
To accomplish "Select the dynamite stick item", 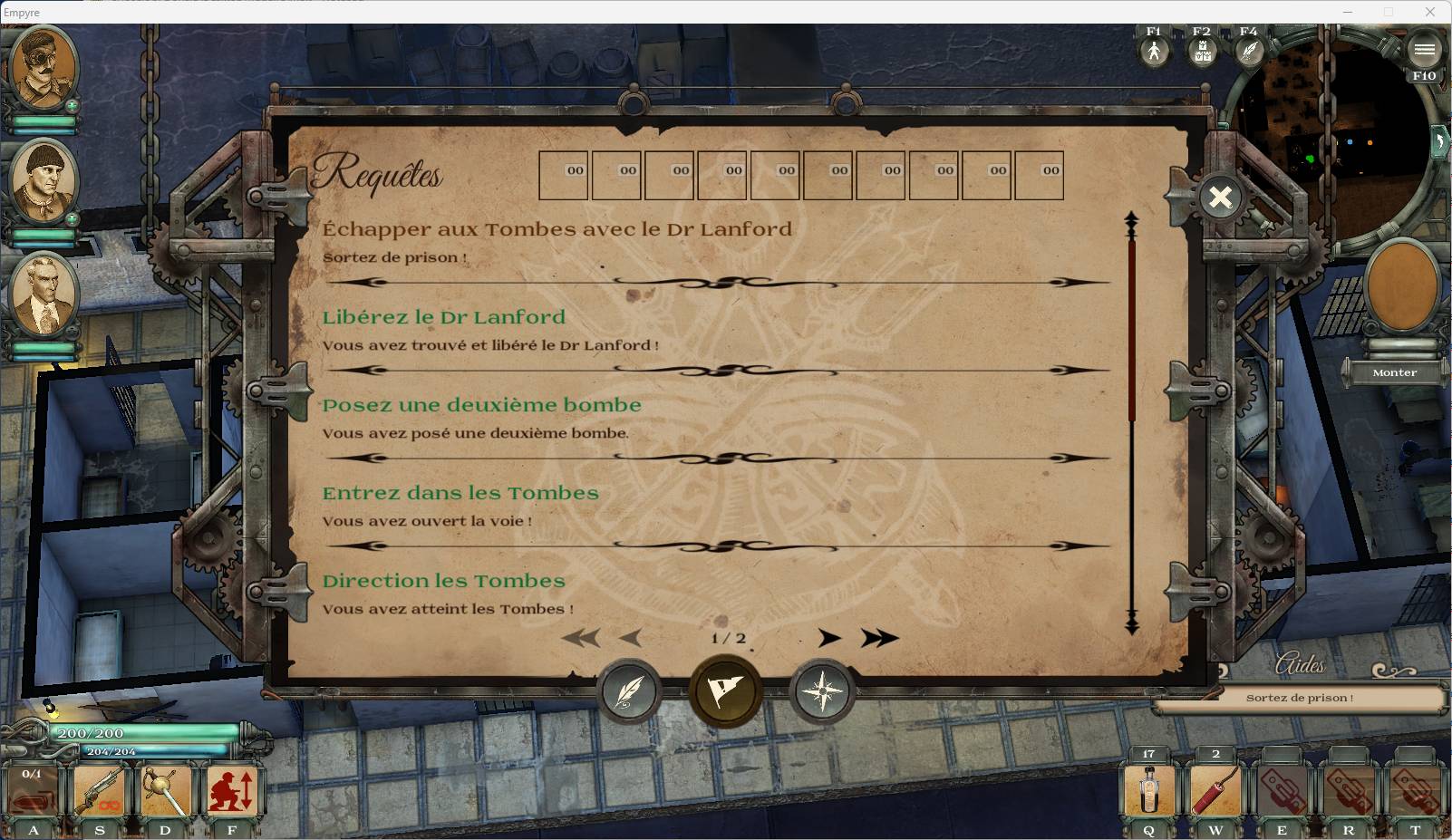I will (x=1215, y=790).
